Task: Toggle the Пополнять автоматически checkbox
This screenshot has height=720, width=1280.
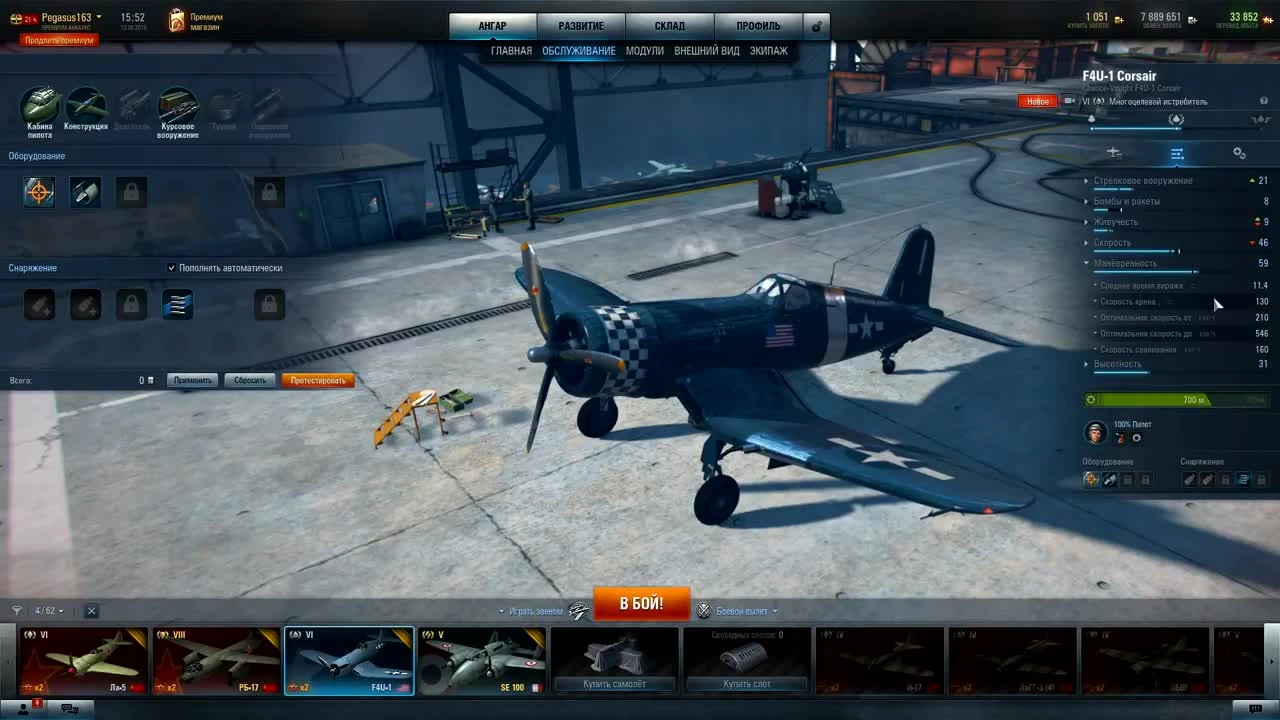Action: coord(172,267)
